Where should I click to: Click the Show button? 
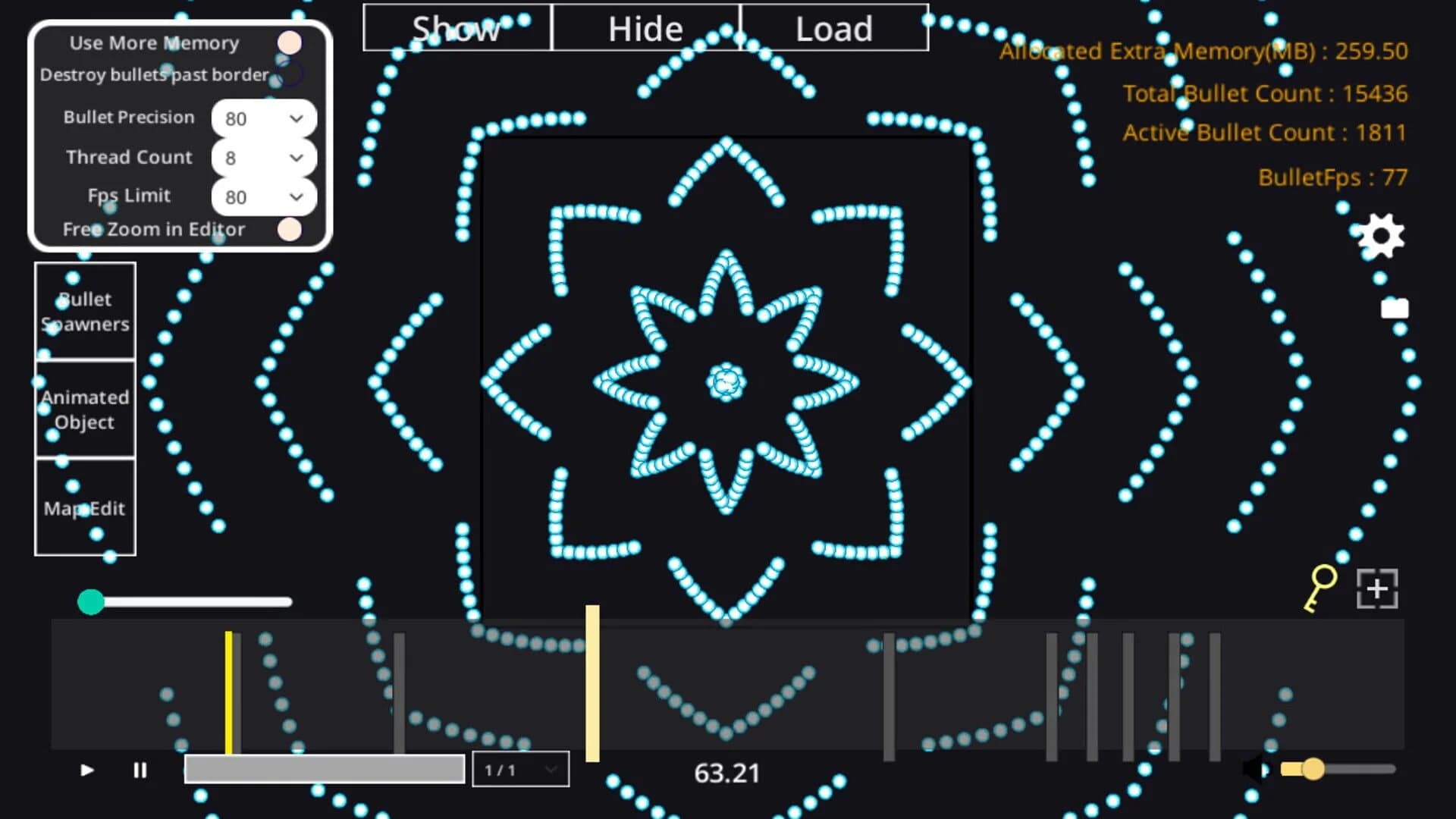[x=455, y=28]
